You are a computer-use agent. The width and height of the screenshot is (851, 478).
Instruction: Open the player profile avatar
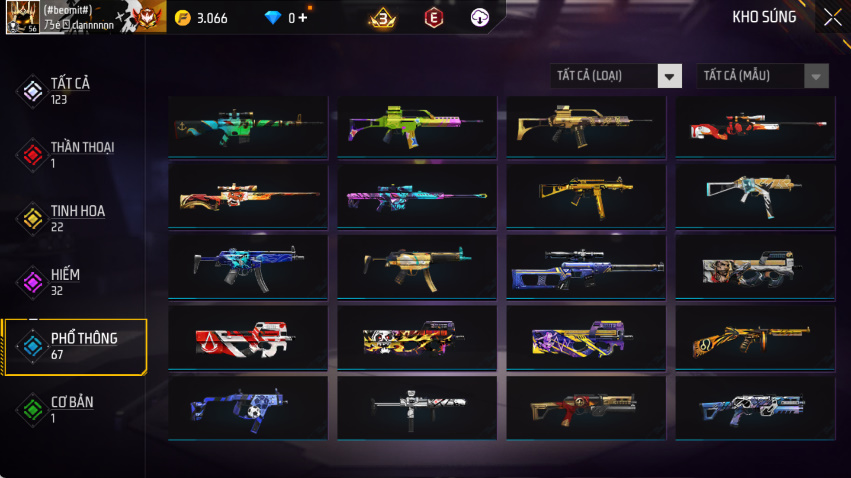pos(22,17)
